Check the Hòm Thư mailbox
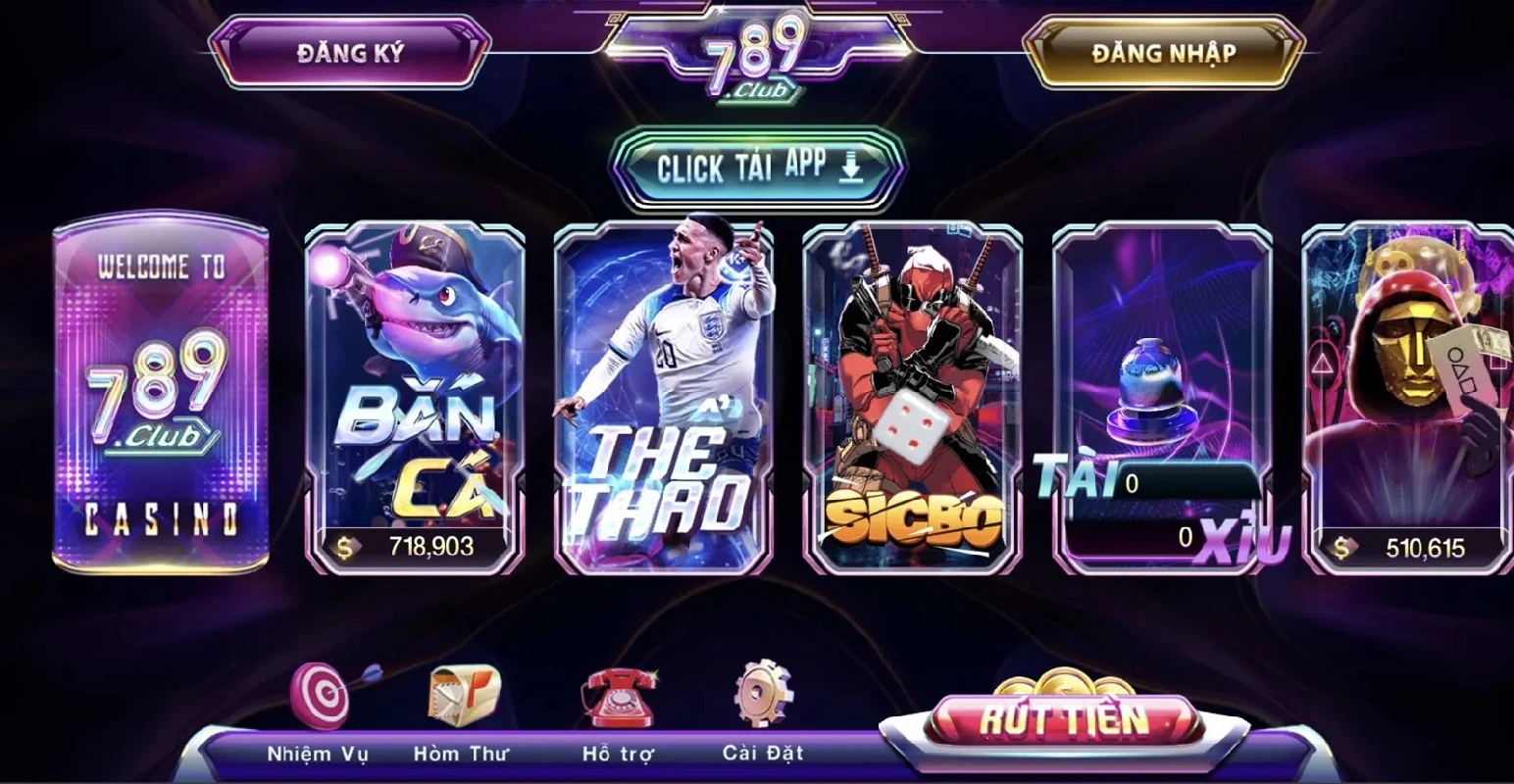The height and width of the screenshot is (784, 1514). 463,697
